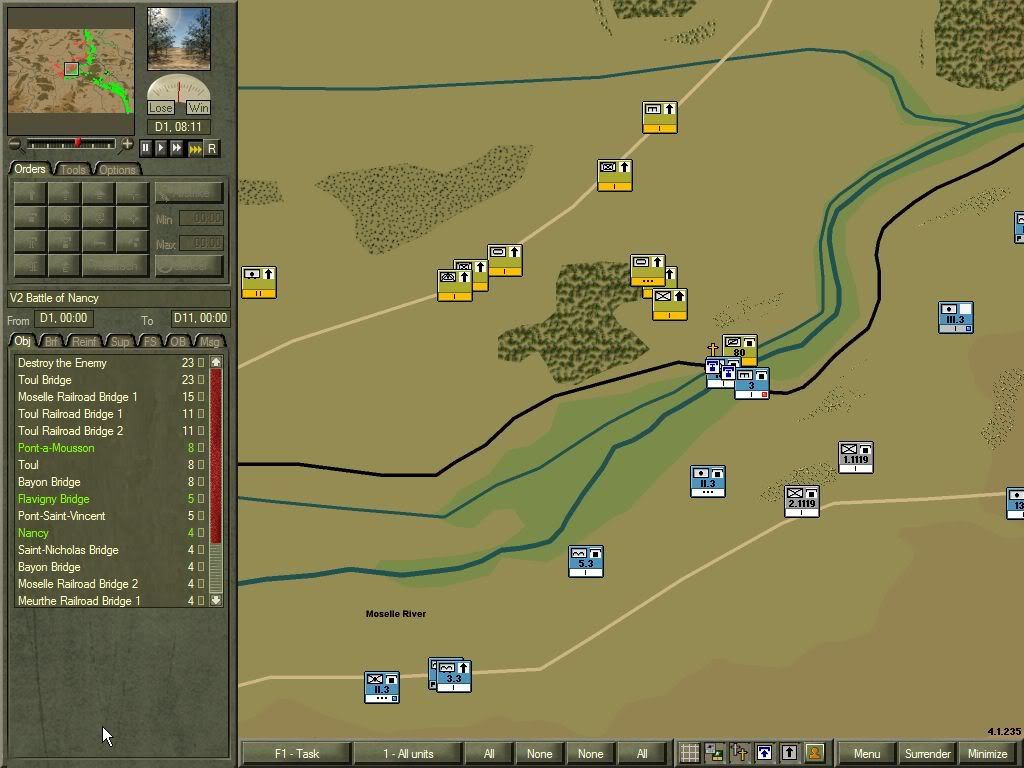Run the game at normal speed
The image size is (1024, 768).
pyautogui.click(x=161, y=148)
